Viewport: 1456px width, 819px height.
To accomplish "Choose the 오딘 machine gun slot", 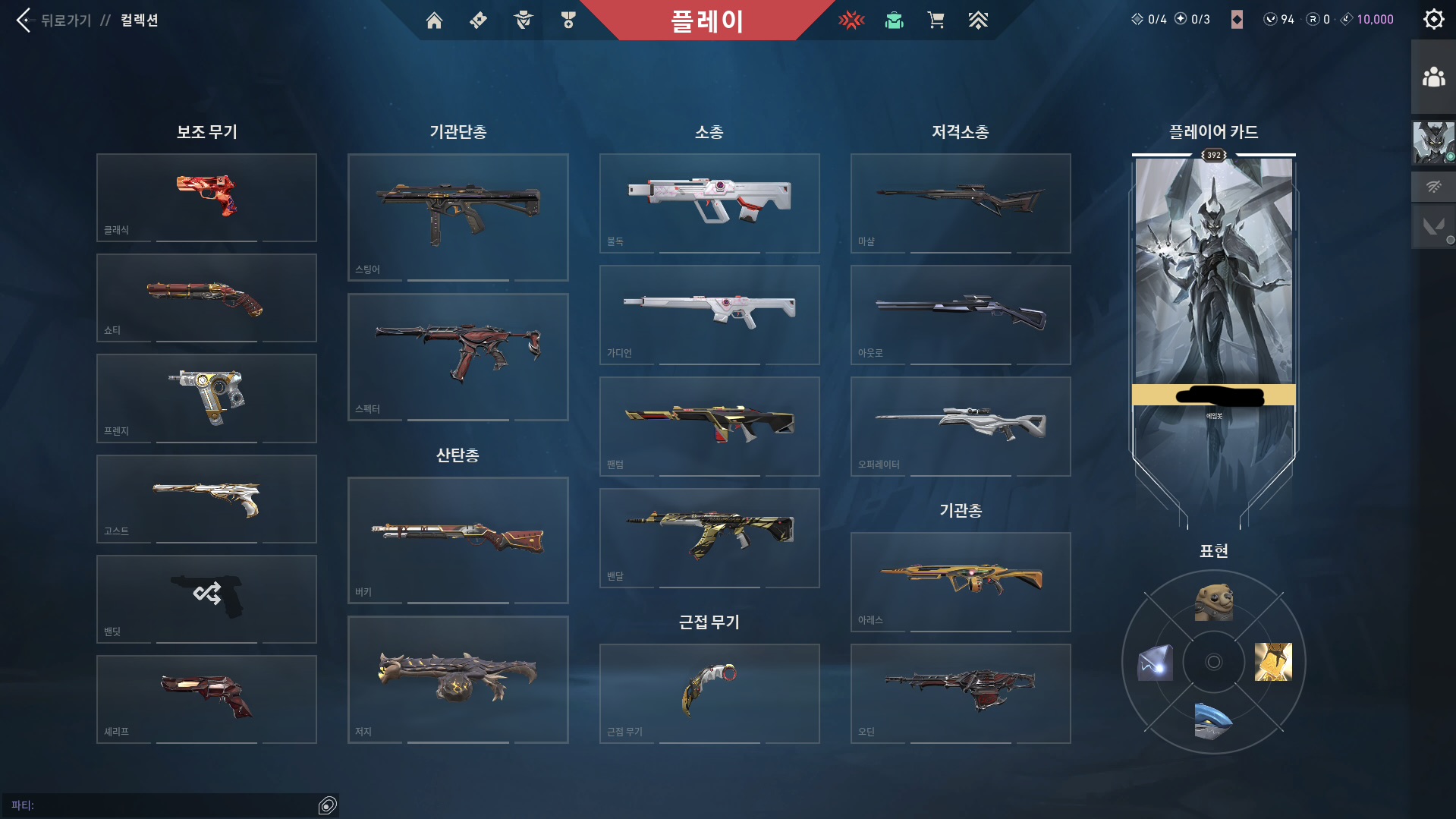I will (x=961, y=693).
